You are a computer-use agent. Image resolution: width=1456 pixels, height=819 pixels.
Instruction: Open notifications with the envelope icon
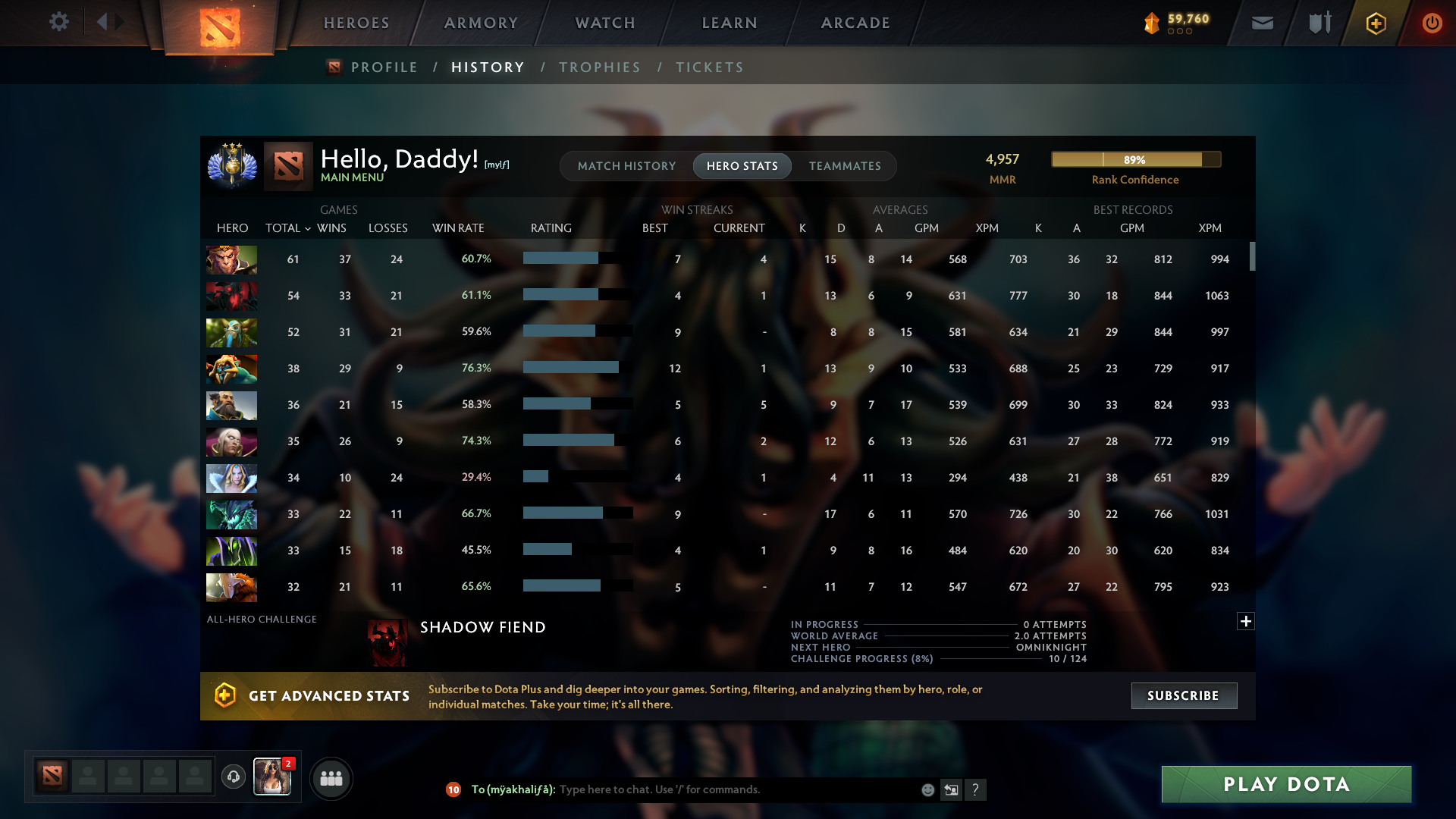click(1261, 23)
